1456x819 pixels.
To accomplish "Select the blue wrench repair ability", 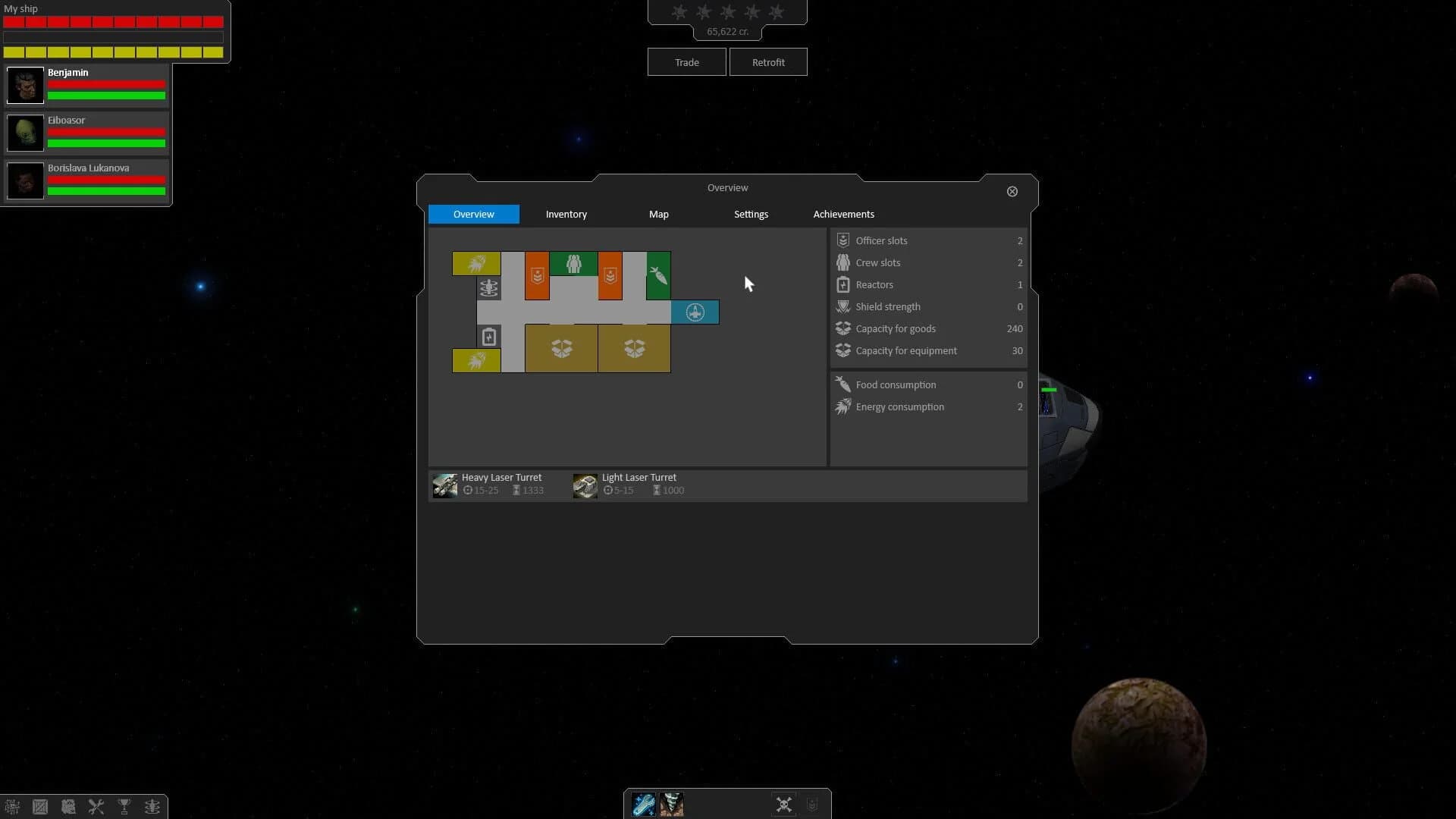I will pos(645,804).
